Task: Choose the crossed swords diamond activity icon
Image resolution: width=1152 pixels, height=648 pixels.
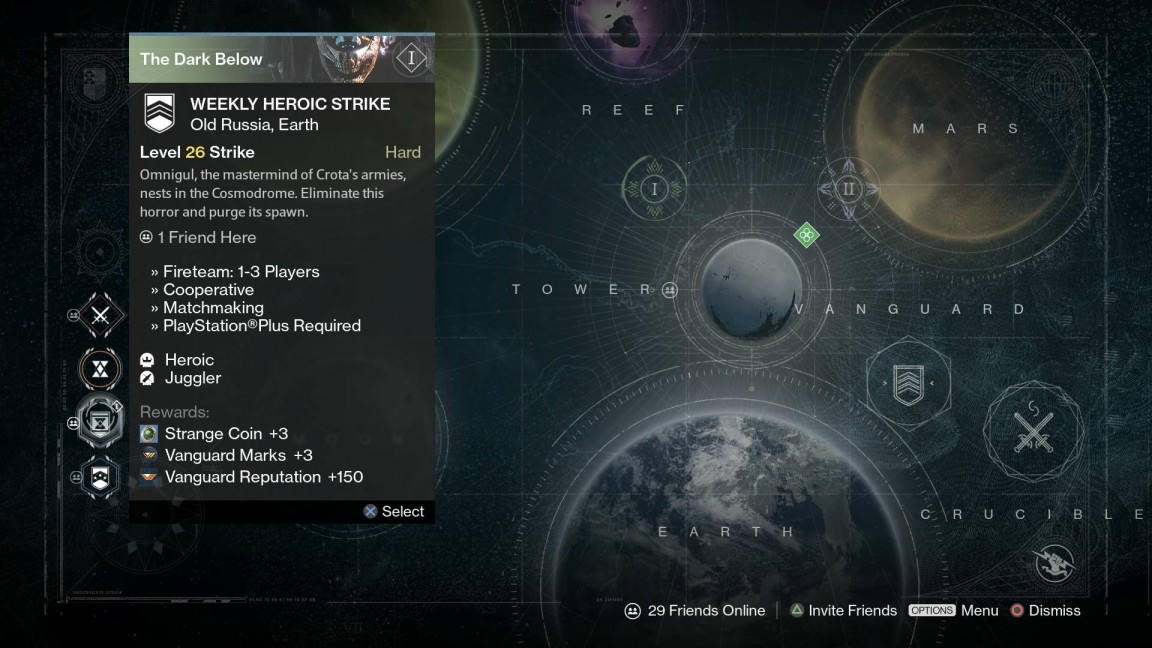Action: pyautogui.click(x=101, y=317)
